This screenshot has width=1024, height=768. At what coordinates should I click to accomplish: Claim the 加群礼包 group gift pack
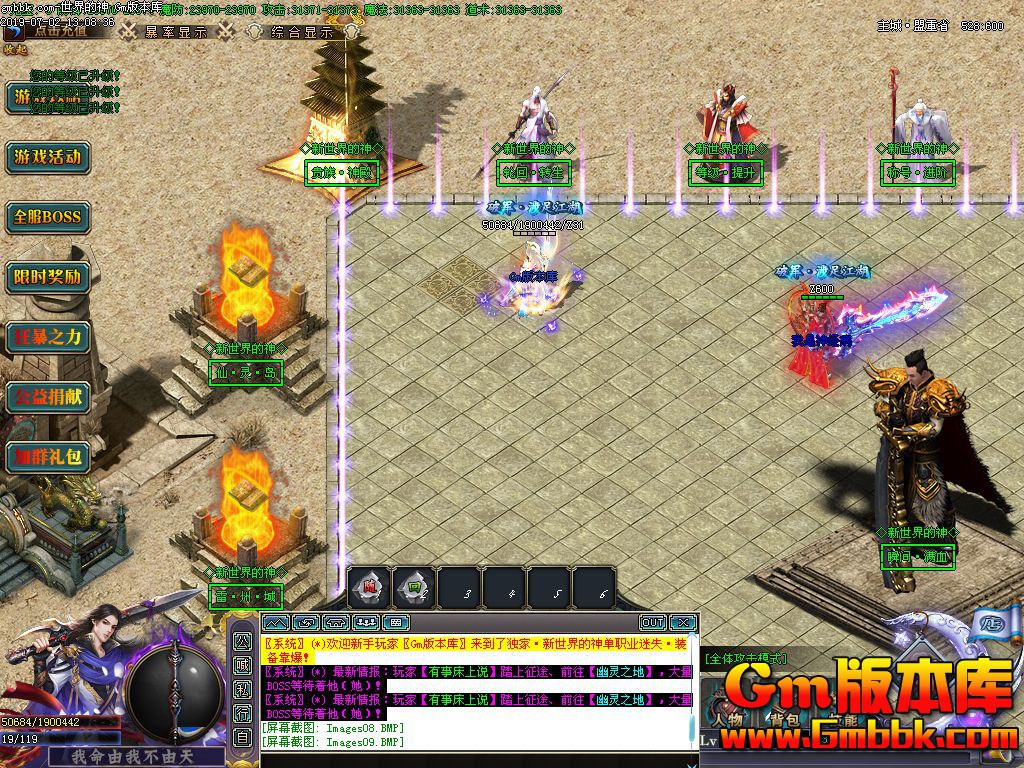click(47, 457)
